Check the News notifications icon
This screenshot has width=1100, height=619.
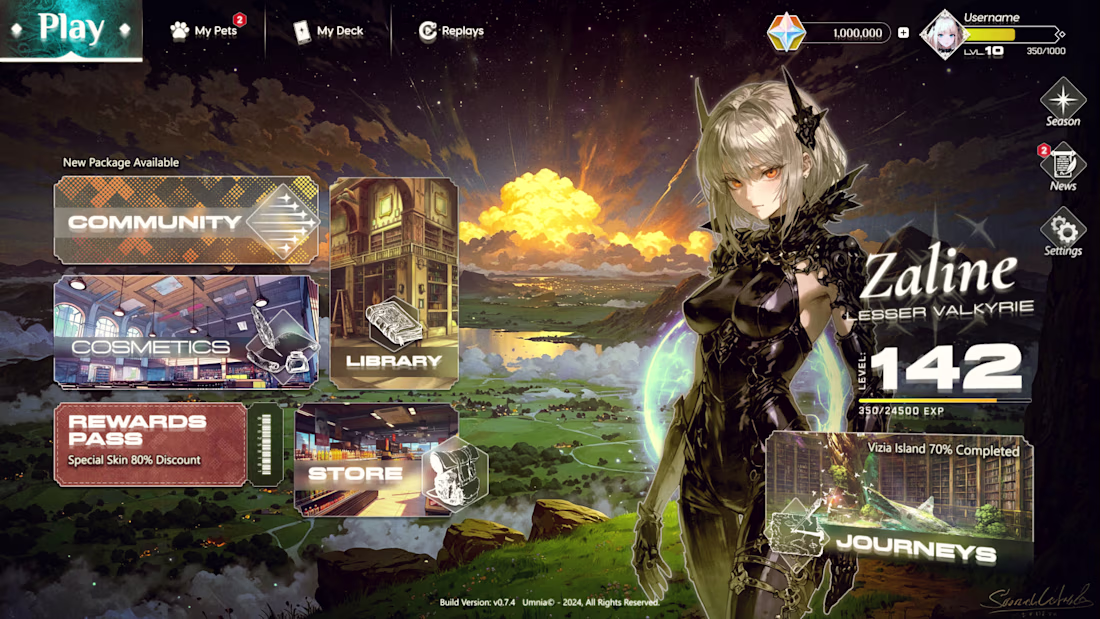tap(1062, 164)
